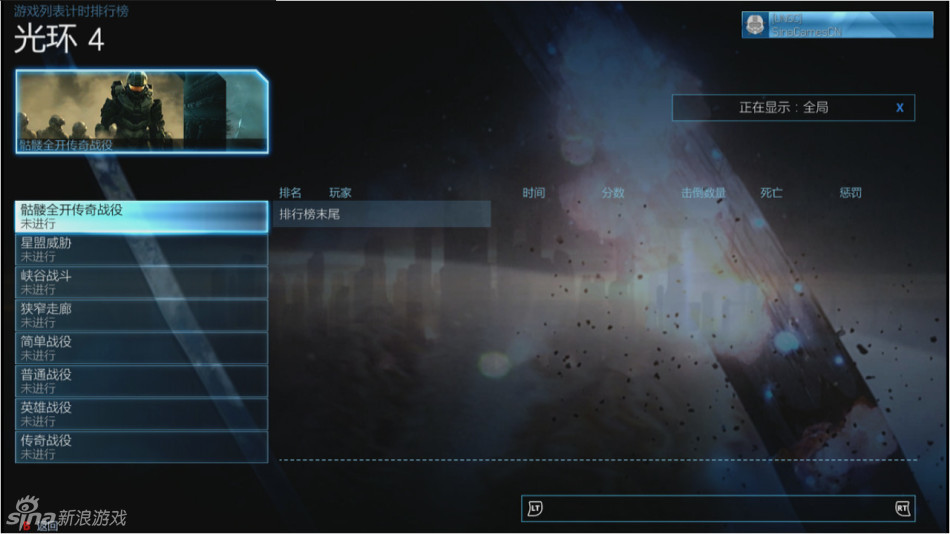Select the 英雄战役 entry
The height and width of the screenshot is (534, 950).
click(x=141, y=414)
